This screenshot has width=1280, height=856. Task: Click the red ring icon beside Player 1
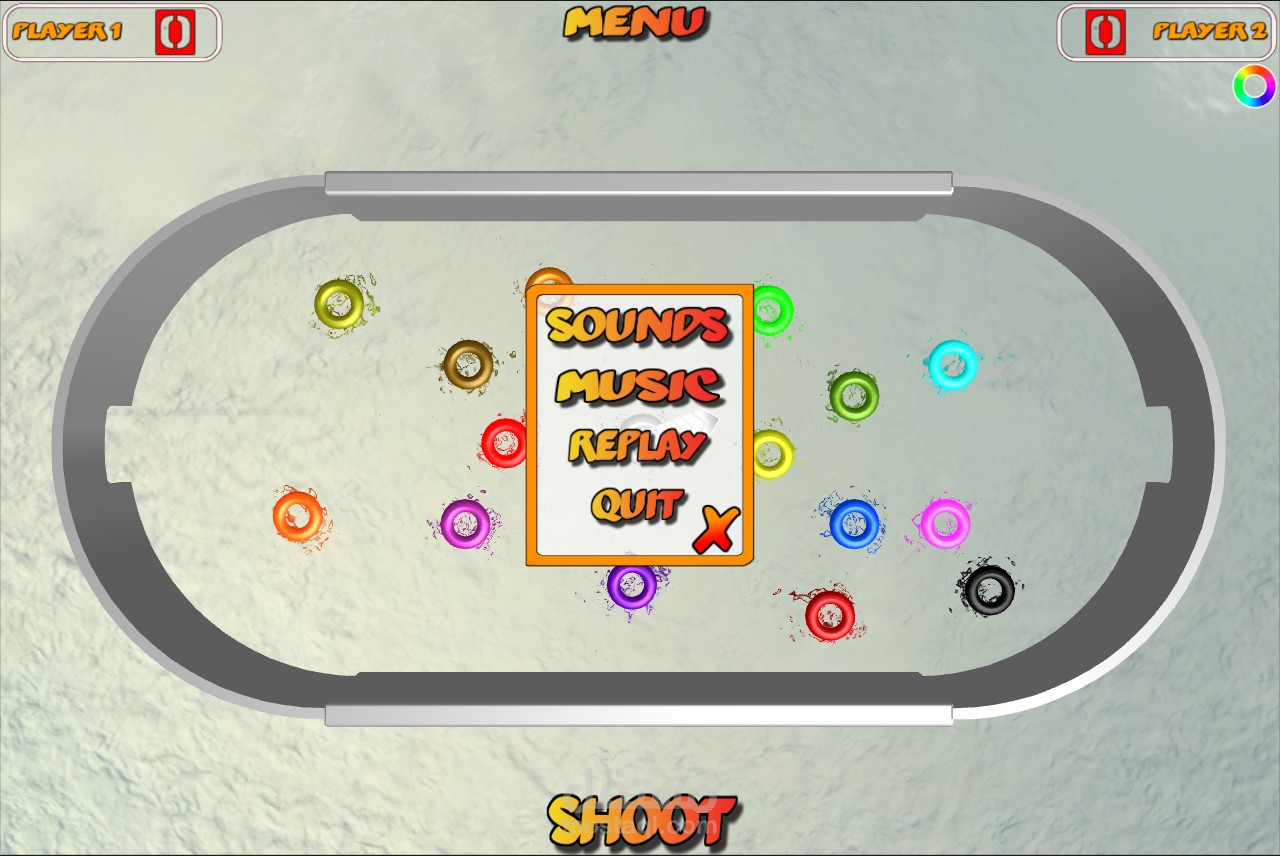[x=174, y=31]
